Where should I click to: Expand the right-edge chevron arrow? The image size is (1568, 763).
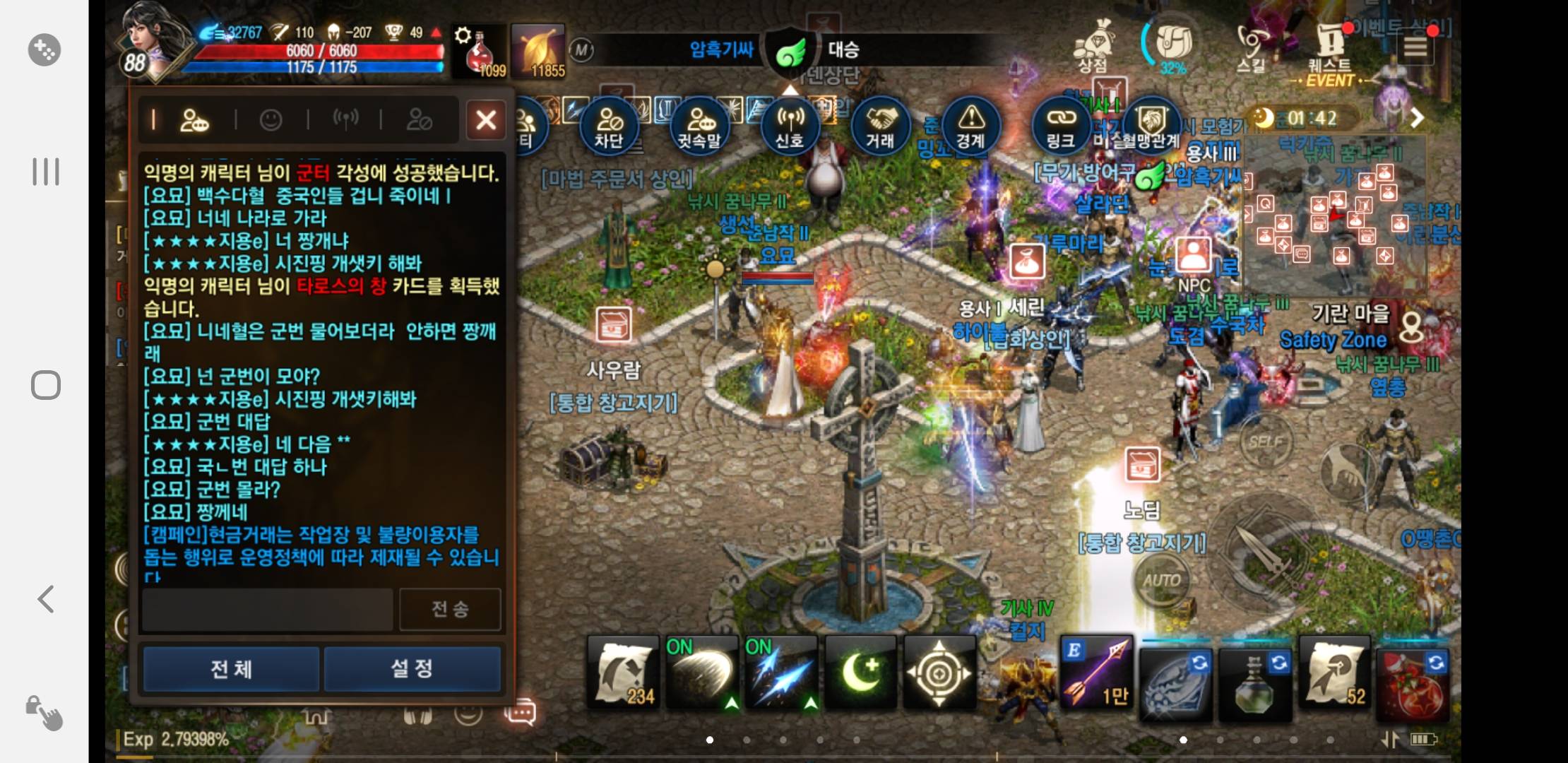(x=1416, y=119)
